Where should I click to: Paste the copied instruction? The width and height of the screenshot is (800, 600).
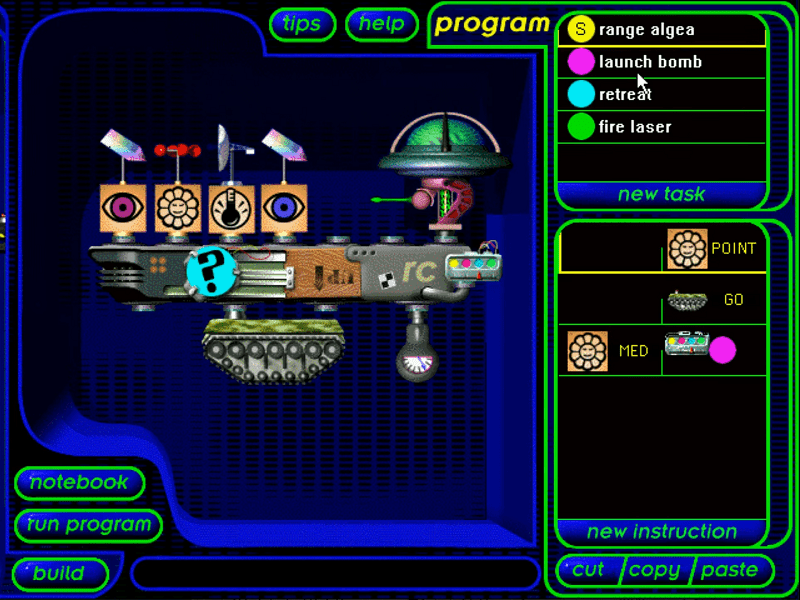click(729, 570)
